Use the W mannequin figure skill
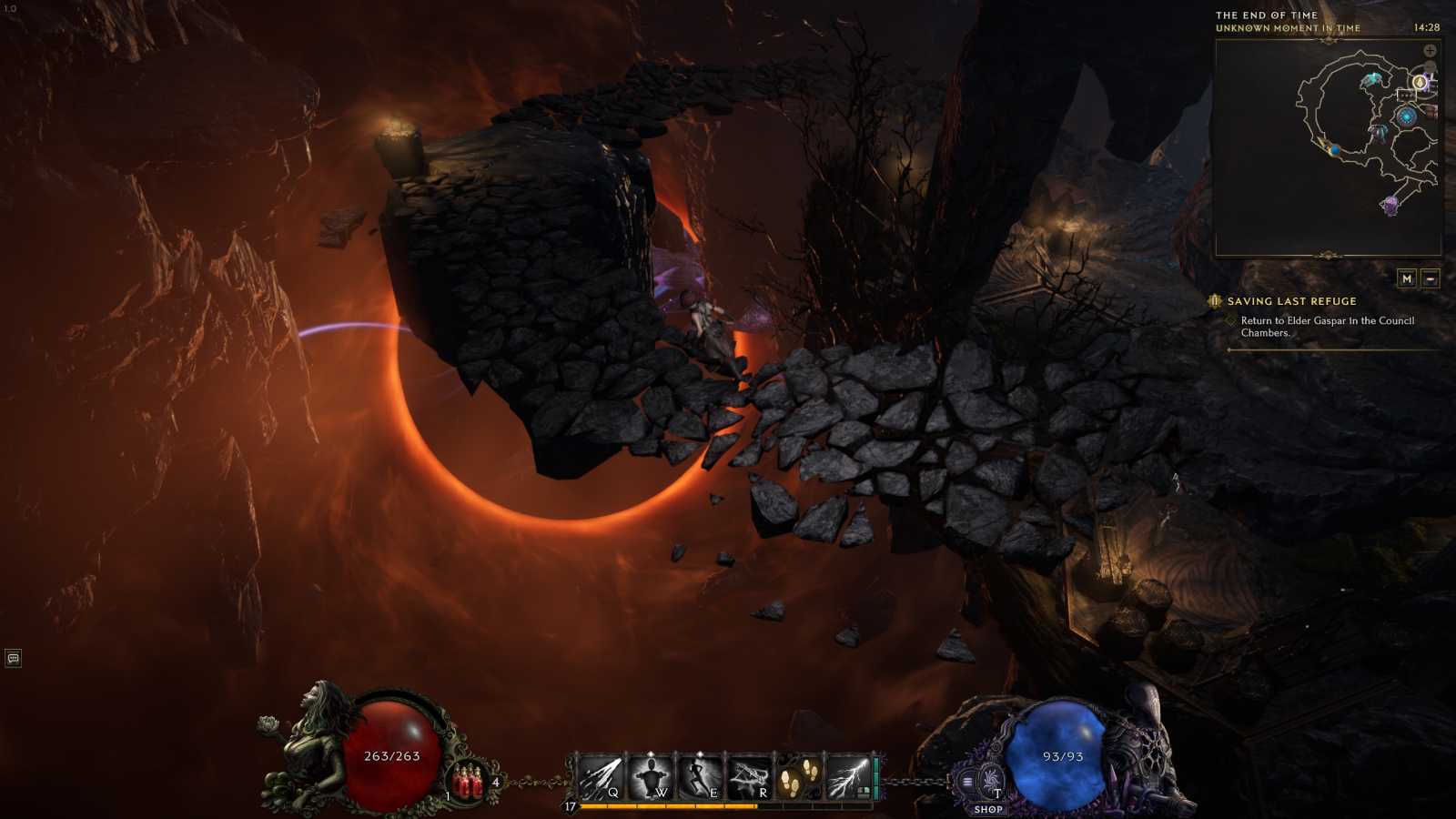 (x=650, y=778)
